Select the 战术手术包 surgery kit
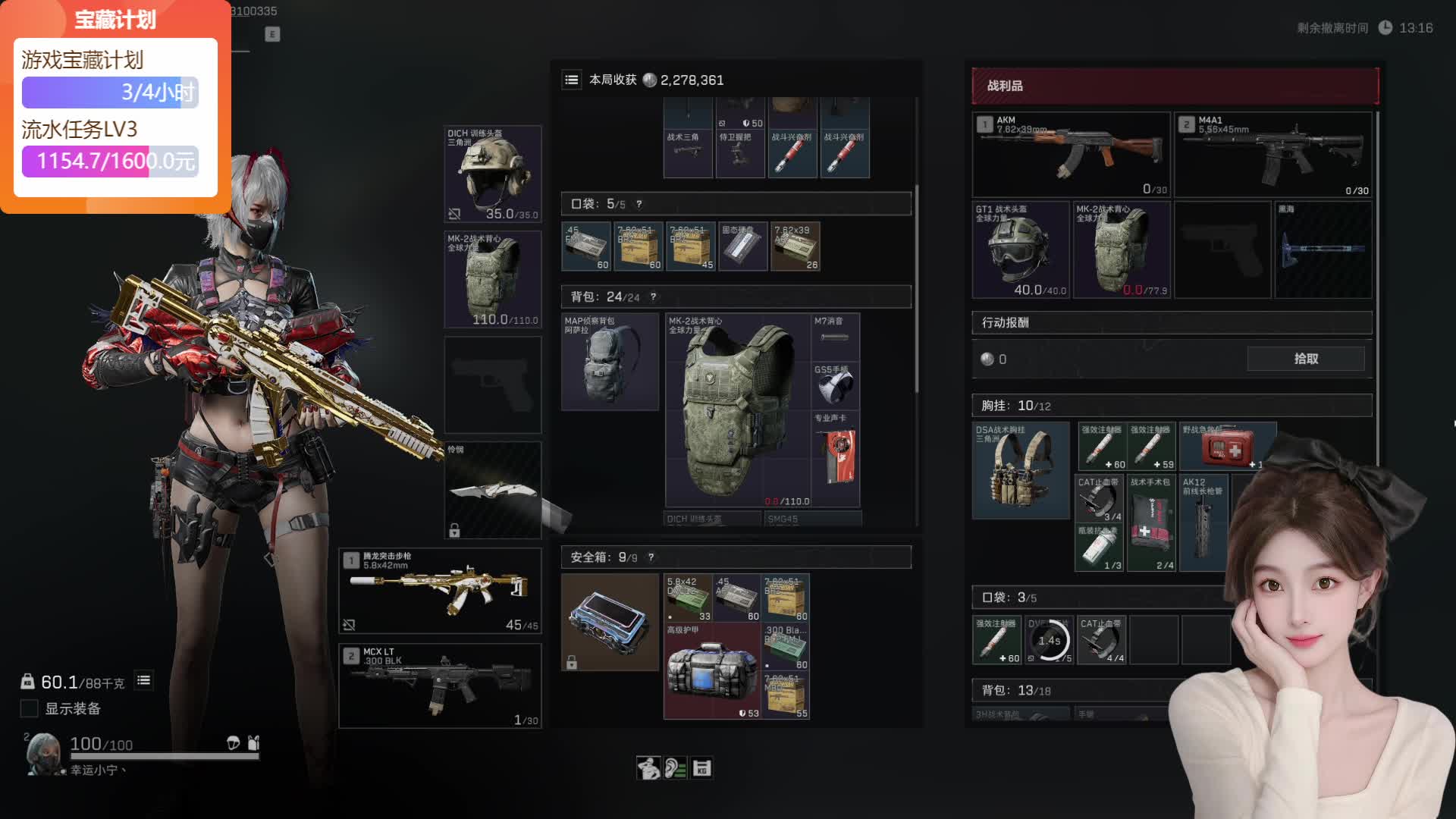This screenshot has width=1456, height=819. pyautogui.click(x=1150, y=523)
